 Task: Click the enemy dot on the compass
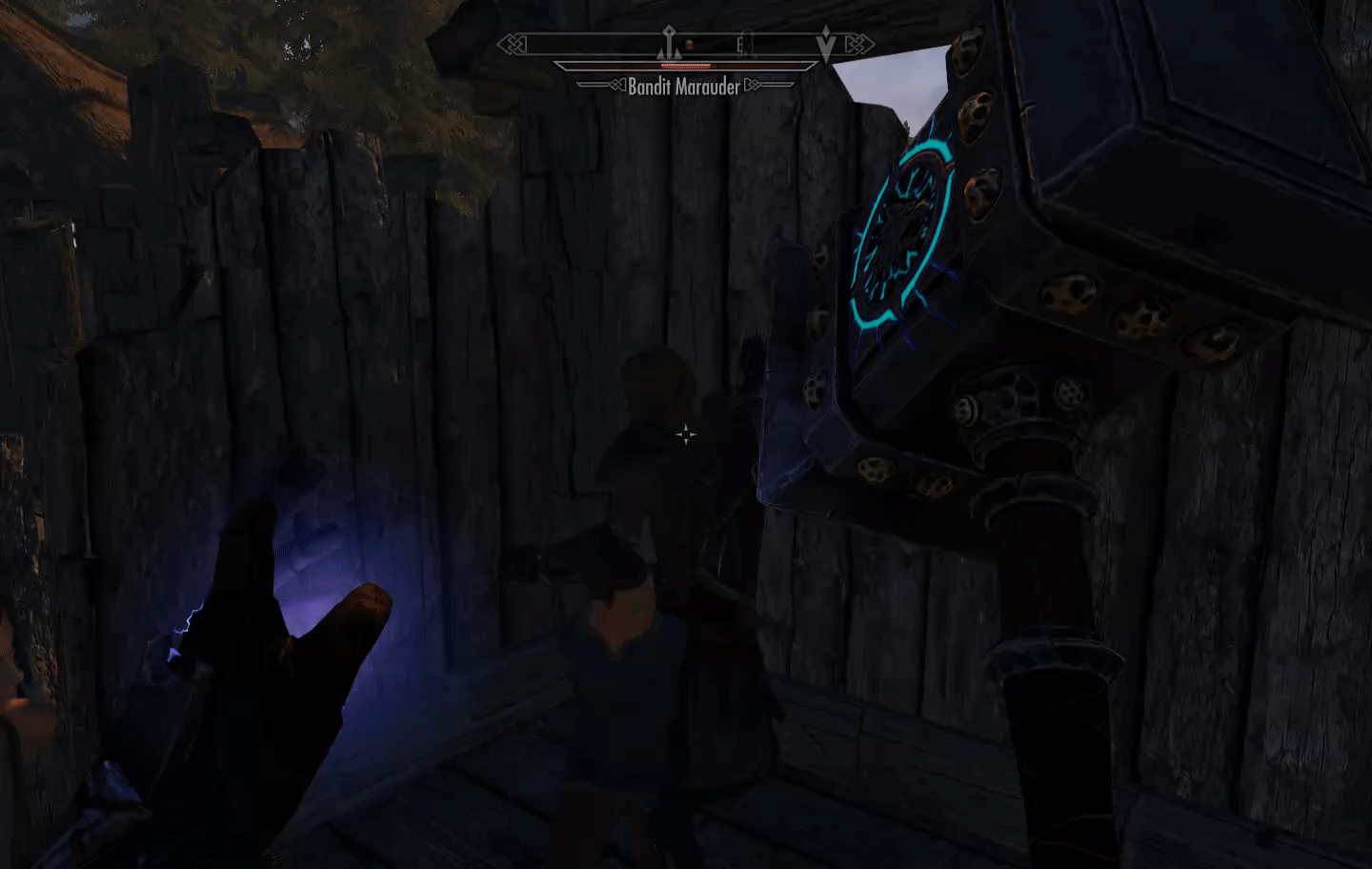(689, 44)
